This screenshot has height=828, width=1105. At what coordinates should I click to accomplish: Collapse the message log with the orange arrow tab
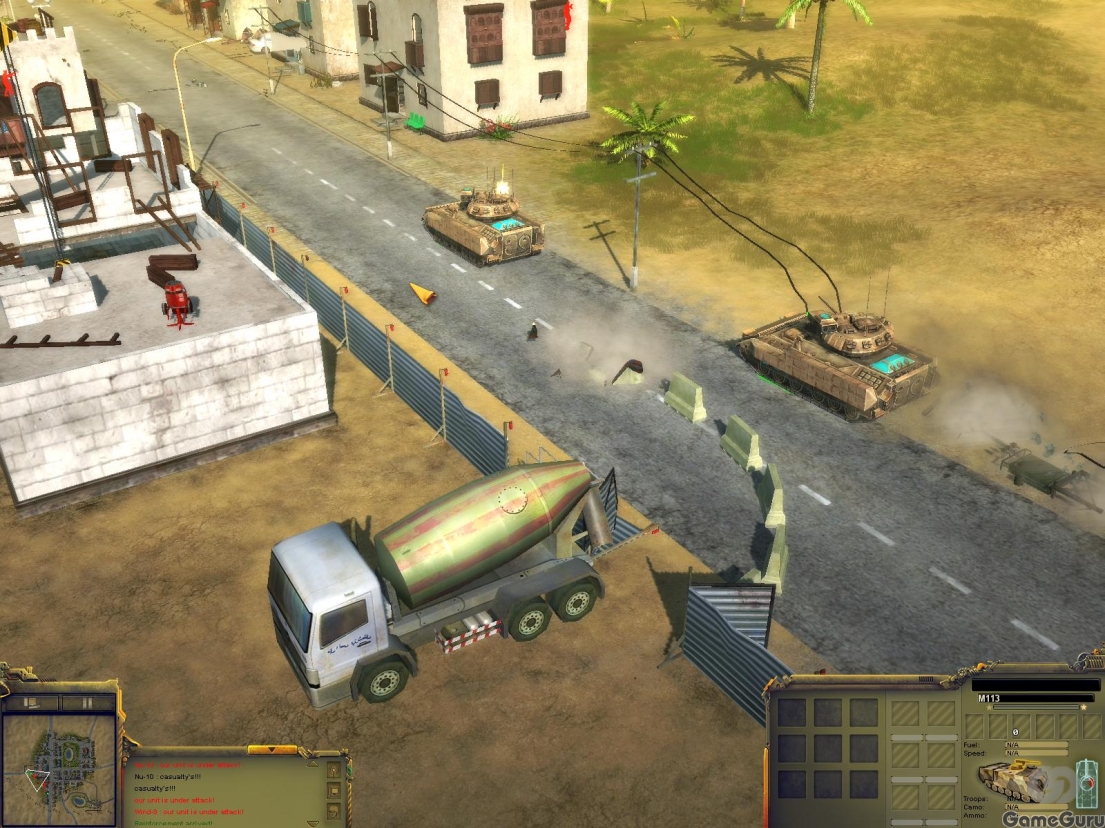coord(272,749)
